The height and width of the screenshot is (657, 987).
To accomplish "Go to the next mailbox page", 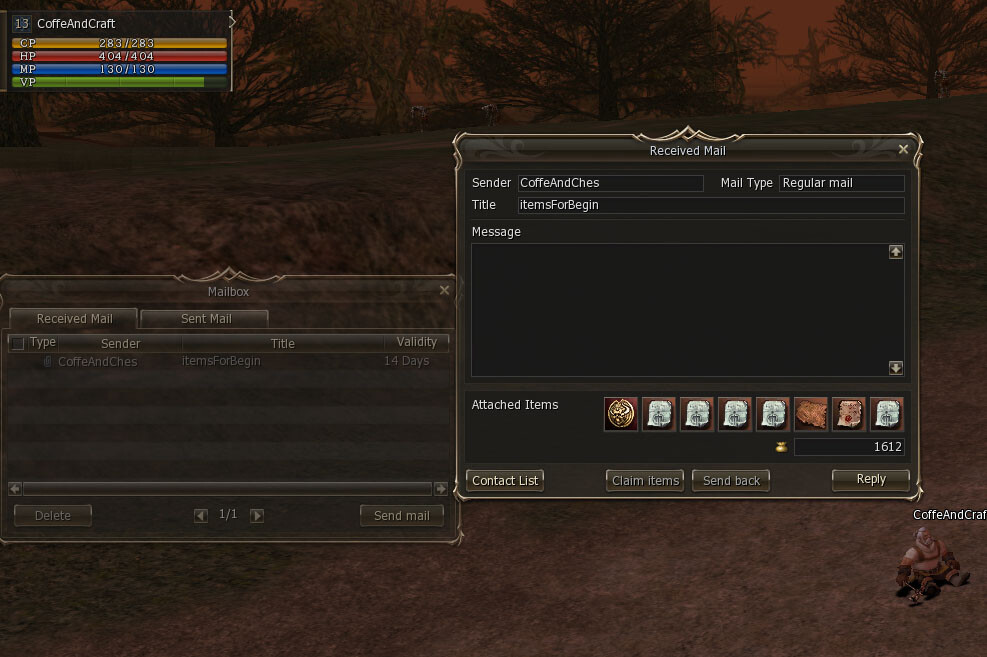I will pos(257,516).
